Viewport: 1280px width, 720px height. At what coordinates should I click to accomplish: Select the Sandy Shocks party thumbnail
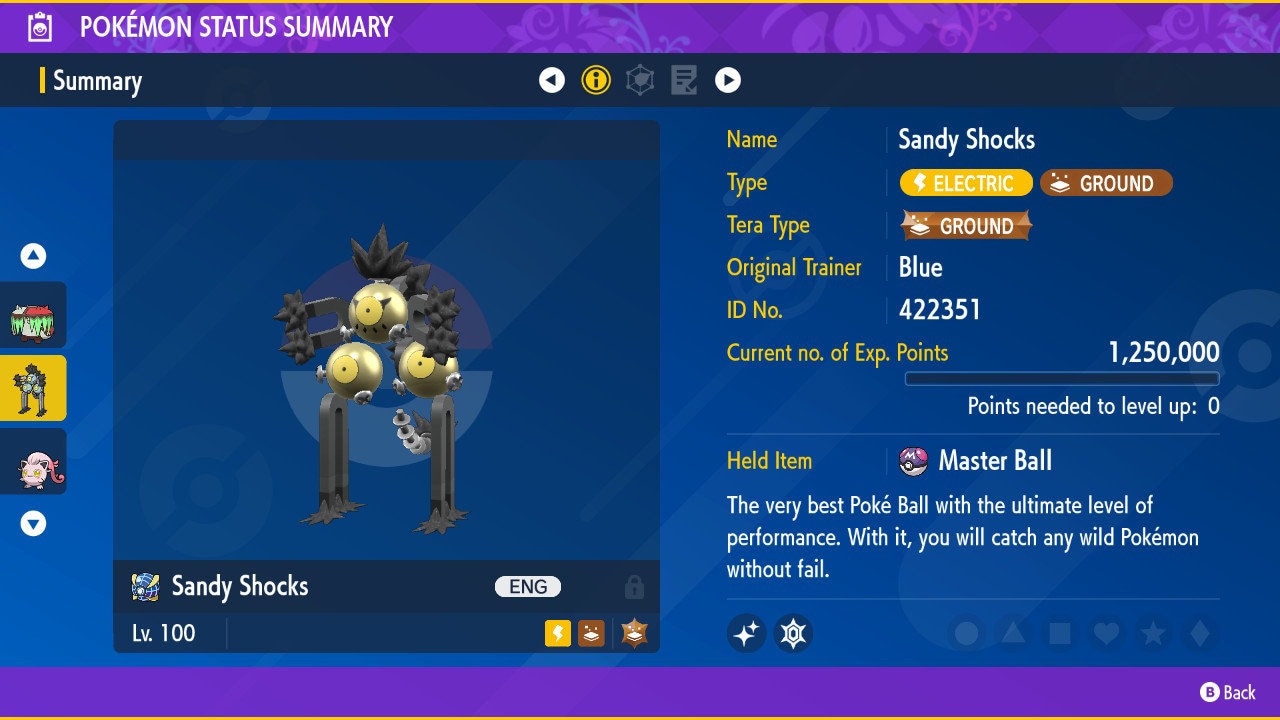(x=33, y=389)
